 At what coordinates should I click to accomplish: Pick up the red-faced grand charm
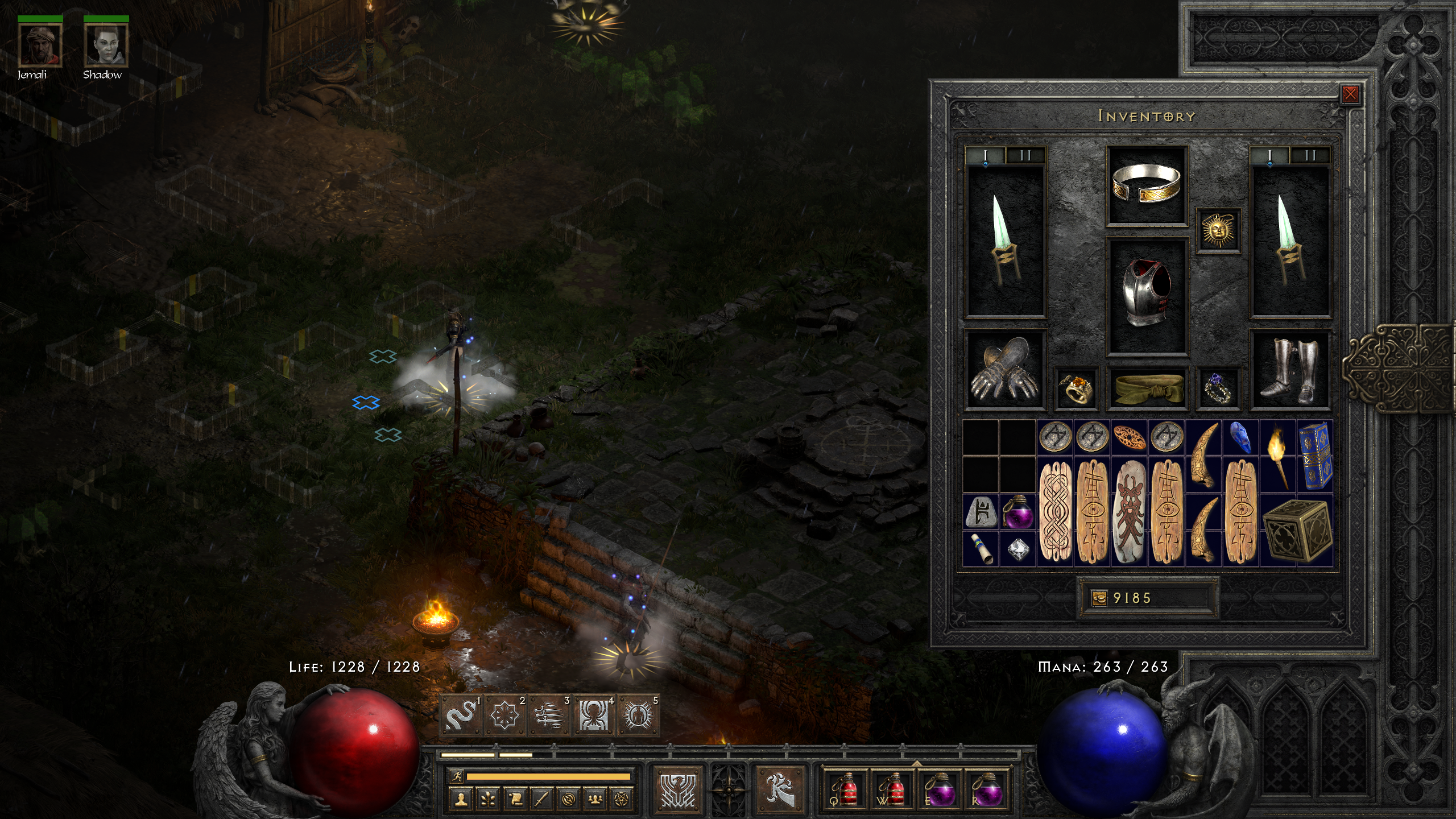tap(1129, 512)
